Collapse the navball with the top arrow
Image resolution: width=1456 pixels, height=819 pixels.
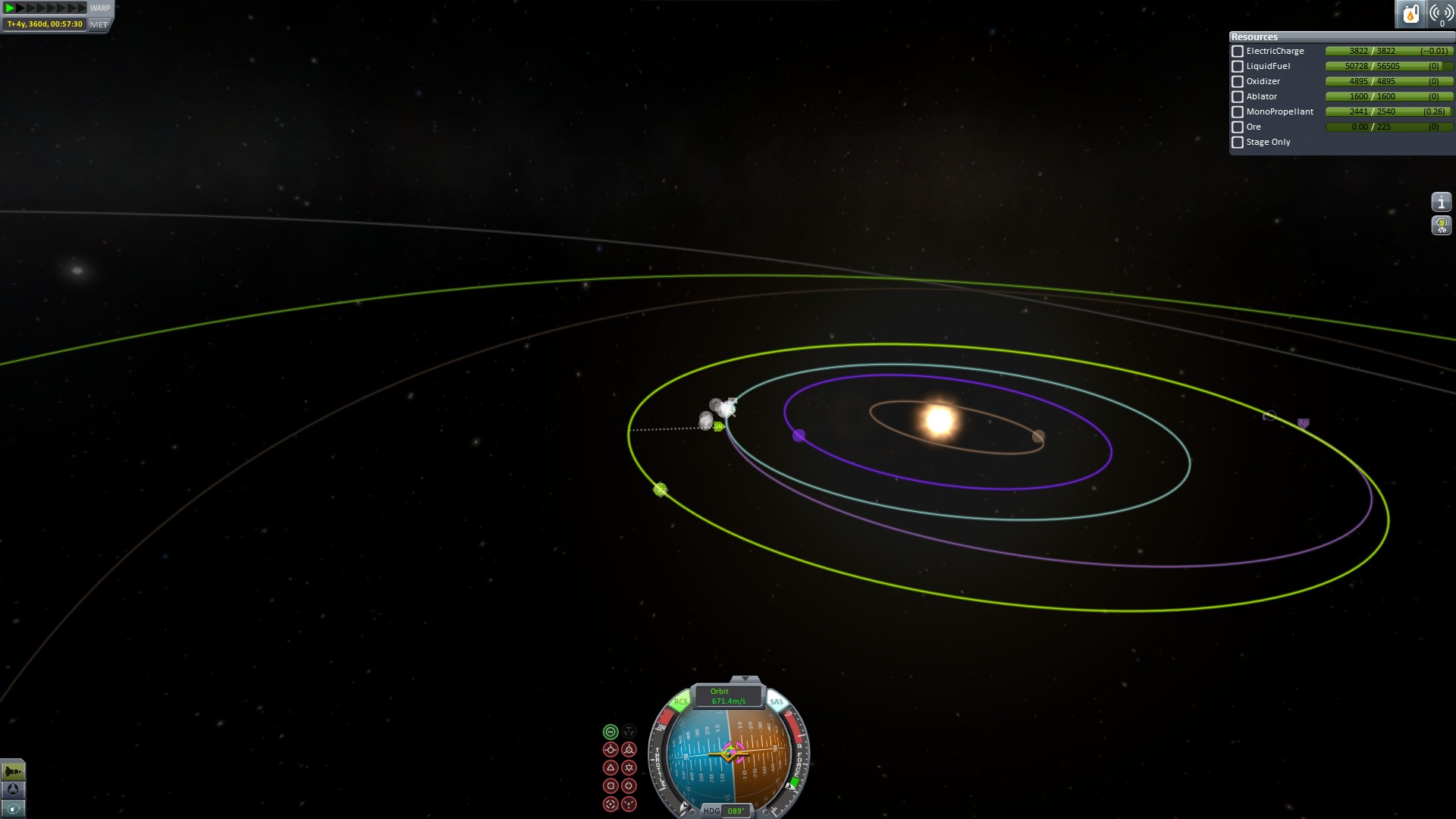[x=745, y=679]
